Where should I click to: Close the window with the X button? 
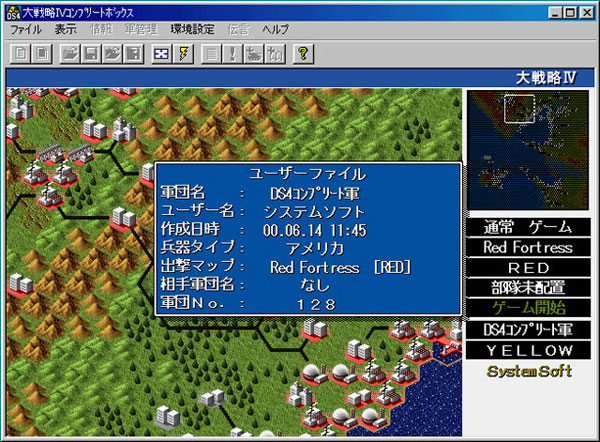point(585,11)
